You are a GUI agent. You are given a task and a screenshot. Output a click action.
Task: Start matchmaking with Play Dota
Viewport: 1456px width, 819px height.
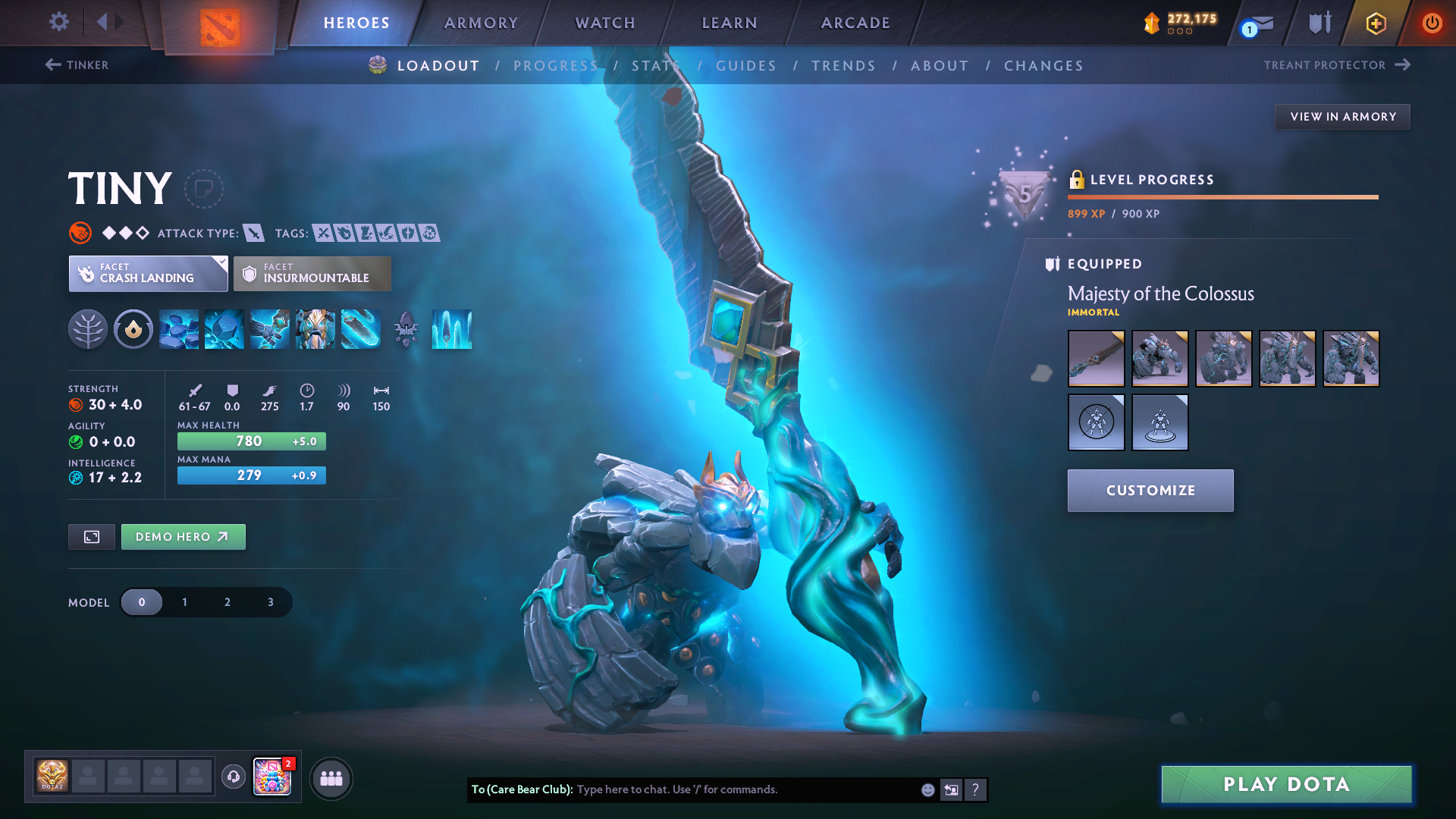click(x=1286, y=784)
